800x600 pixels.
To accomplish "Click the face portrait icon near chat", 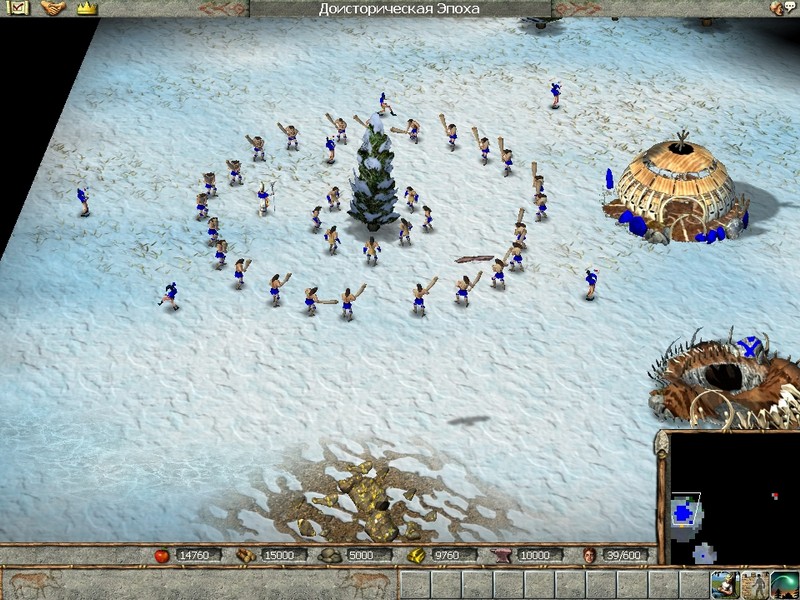I will click(x=776, y=8).
